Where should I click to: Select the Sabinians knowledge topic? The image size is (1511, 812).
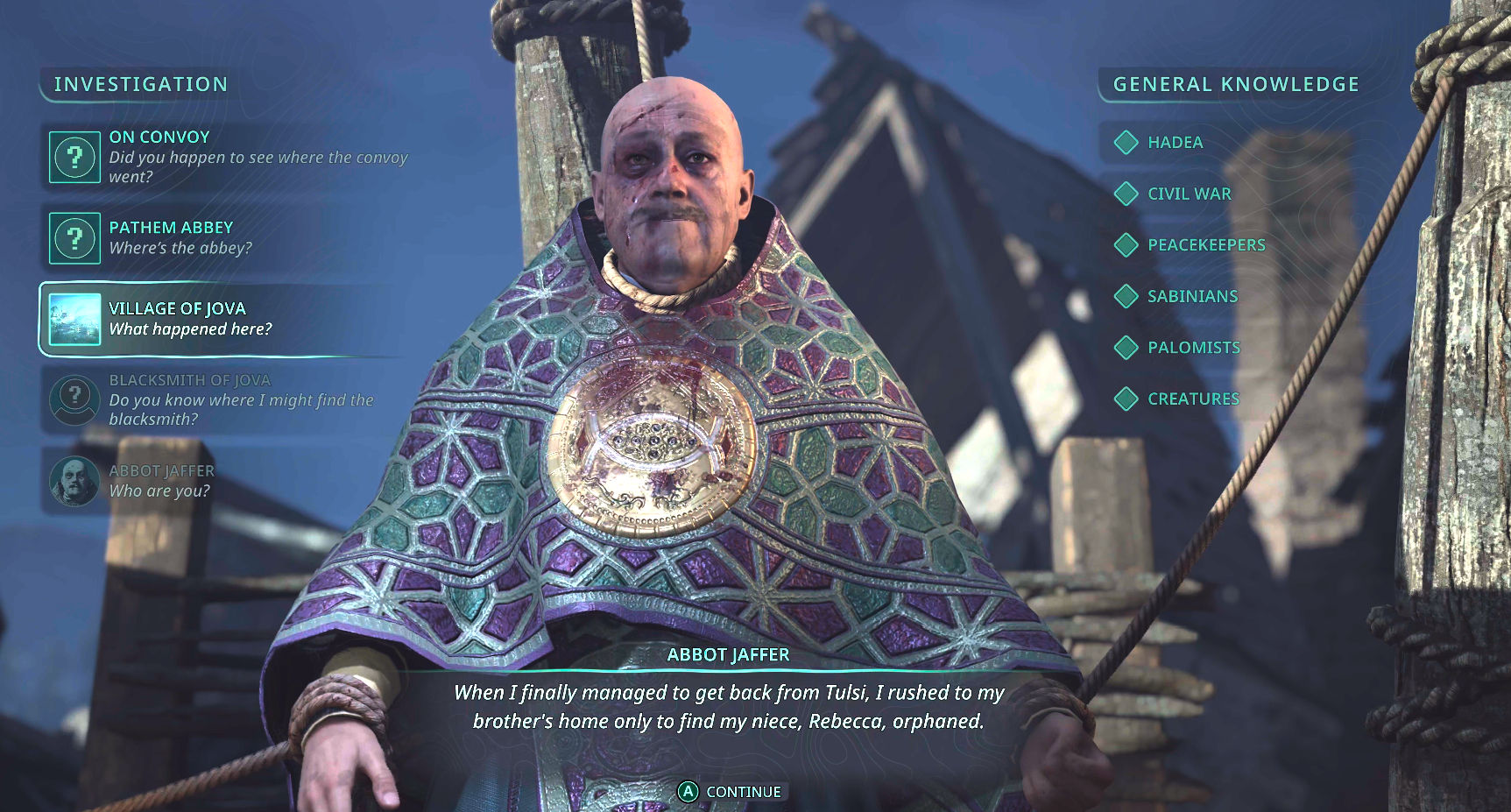[x=1191, y=296]
